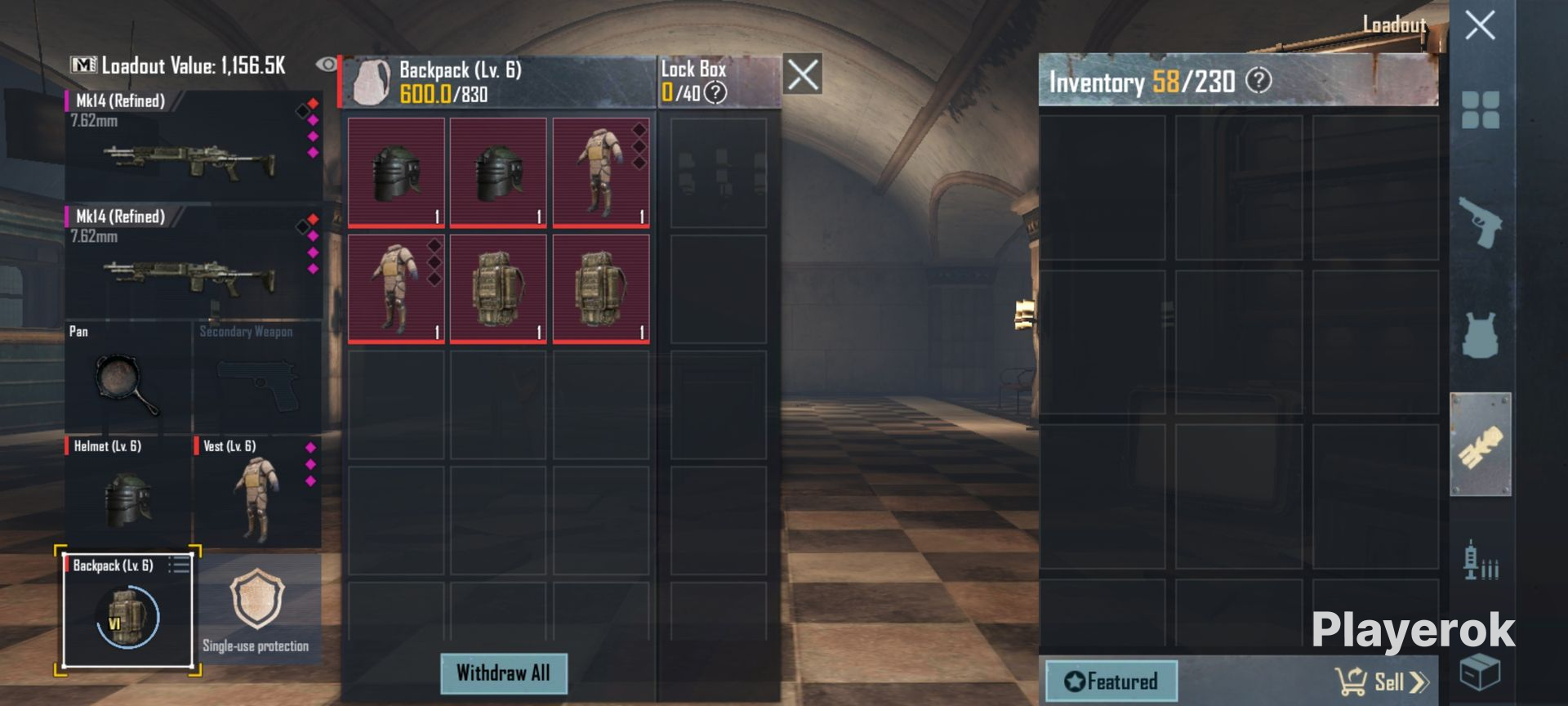Open the crate box icon
1568x706 pixels.
[1479, 673]
